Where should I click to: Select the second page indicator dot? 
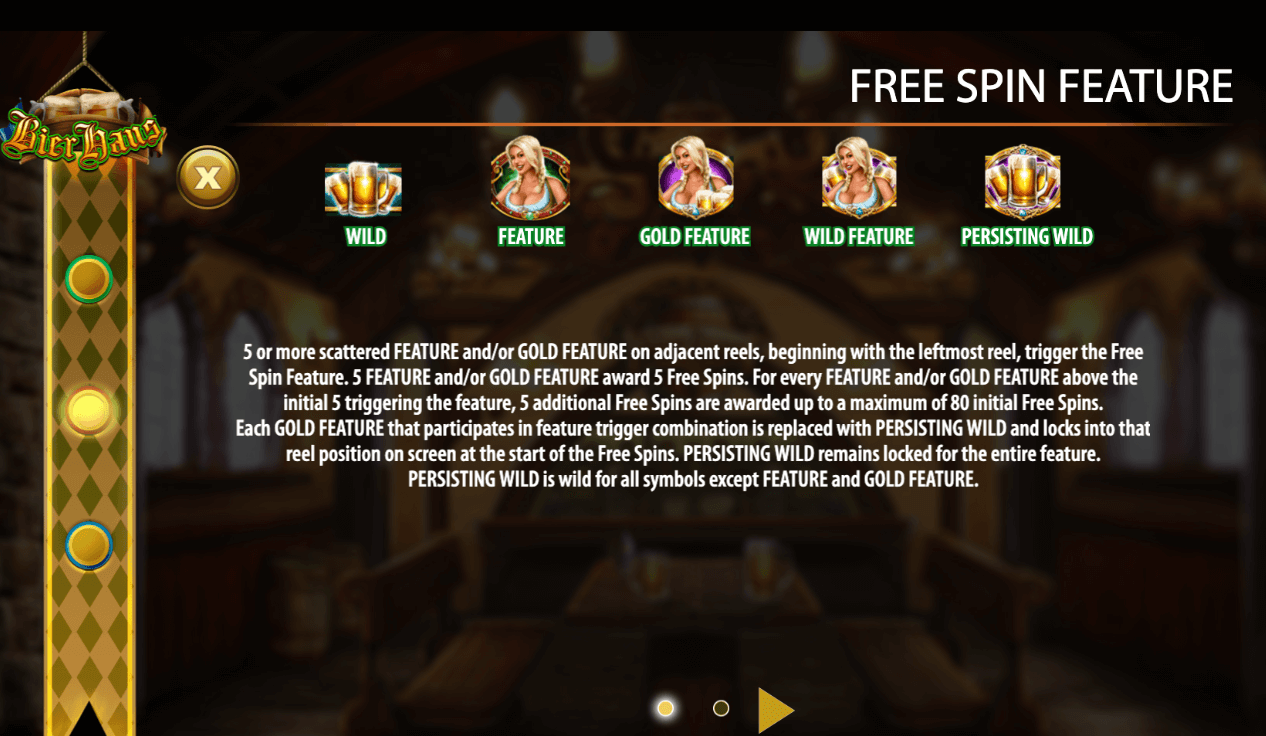(721, 708)
